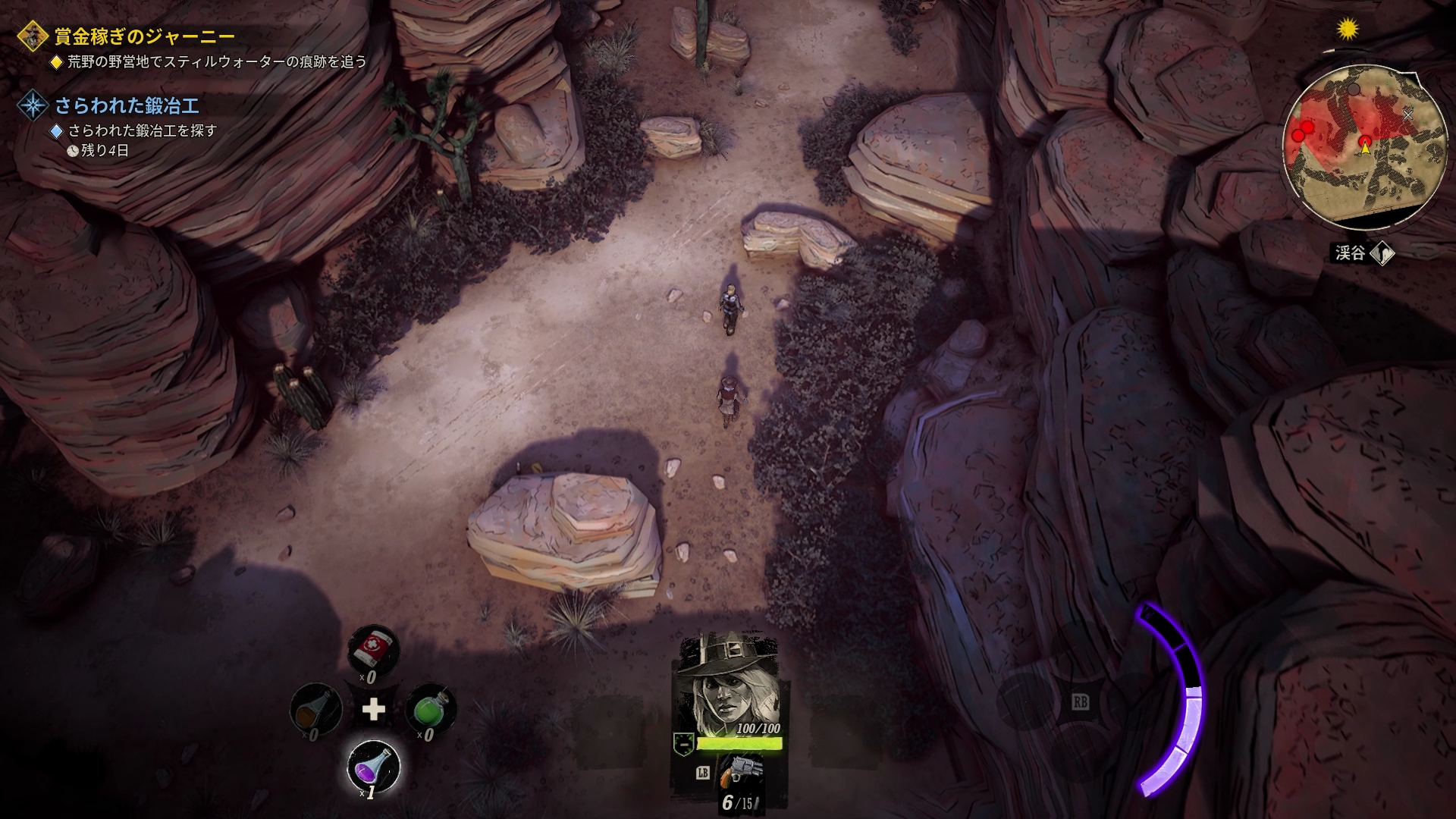Image resolution: width=1456 pixels, height=819 pixels.
Task: Click the sun time-of-day icon
Action: point(1348,30)
